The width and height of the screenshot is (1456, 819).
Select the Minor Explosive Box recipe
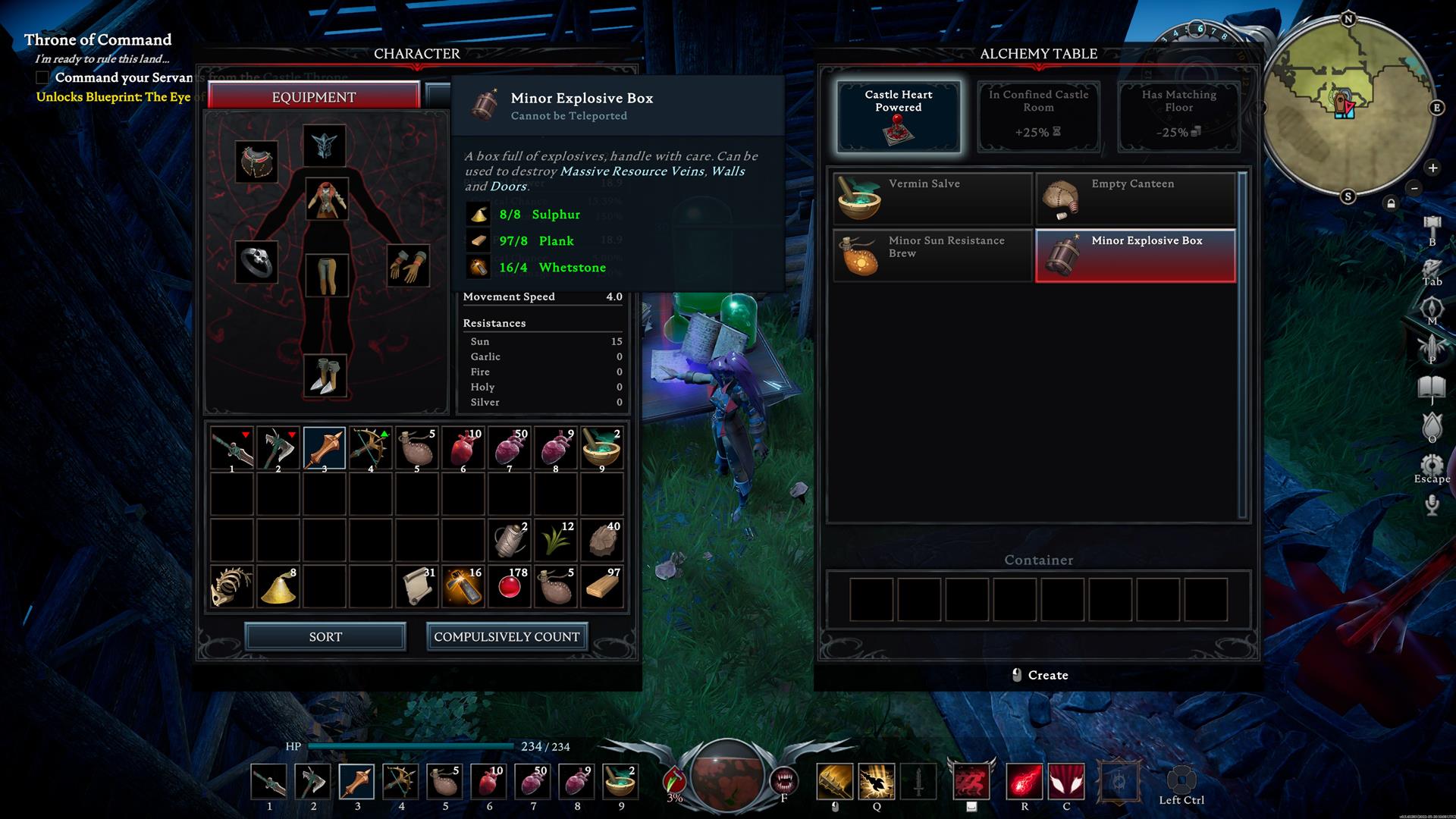coord(1135,256)
